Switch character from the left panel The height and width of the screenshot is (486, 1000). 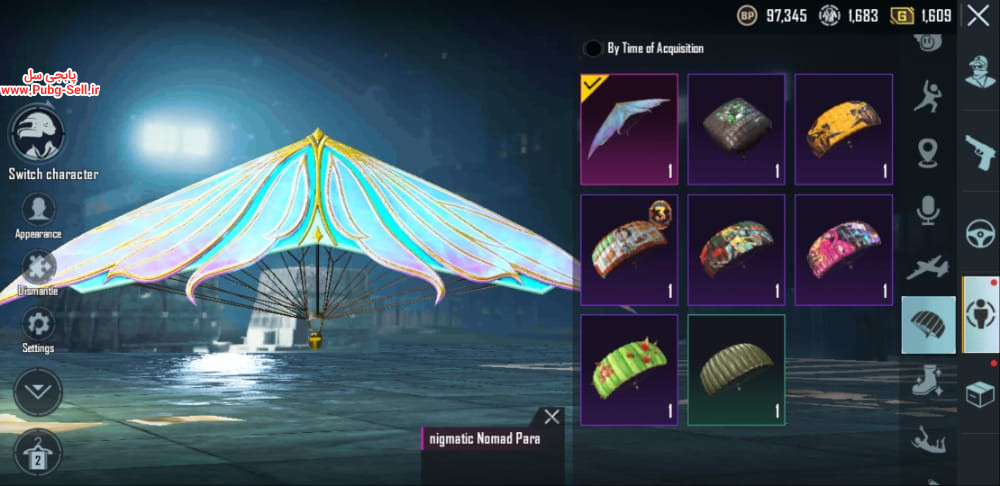tap(37, 135)
